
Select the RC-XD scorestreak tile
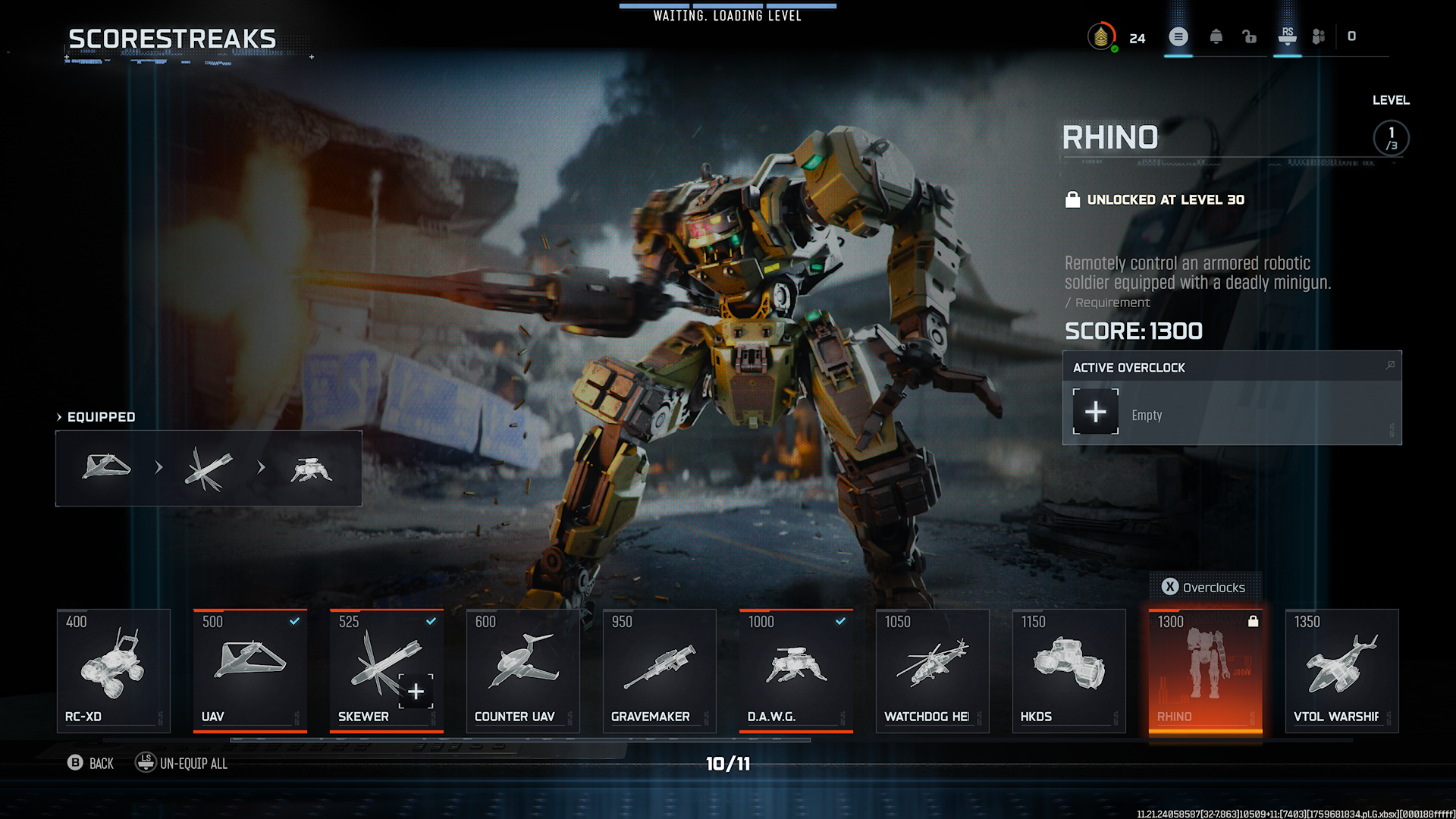(114, 670)
